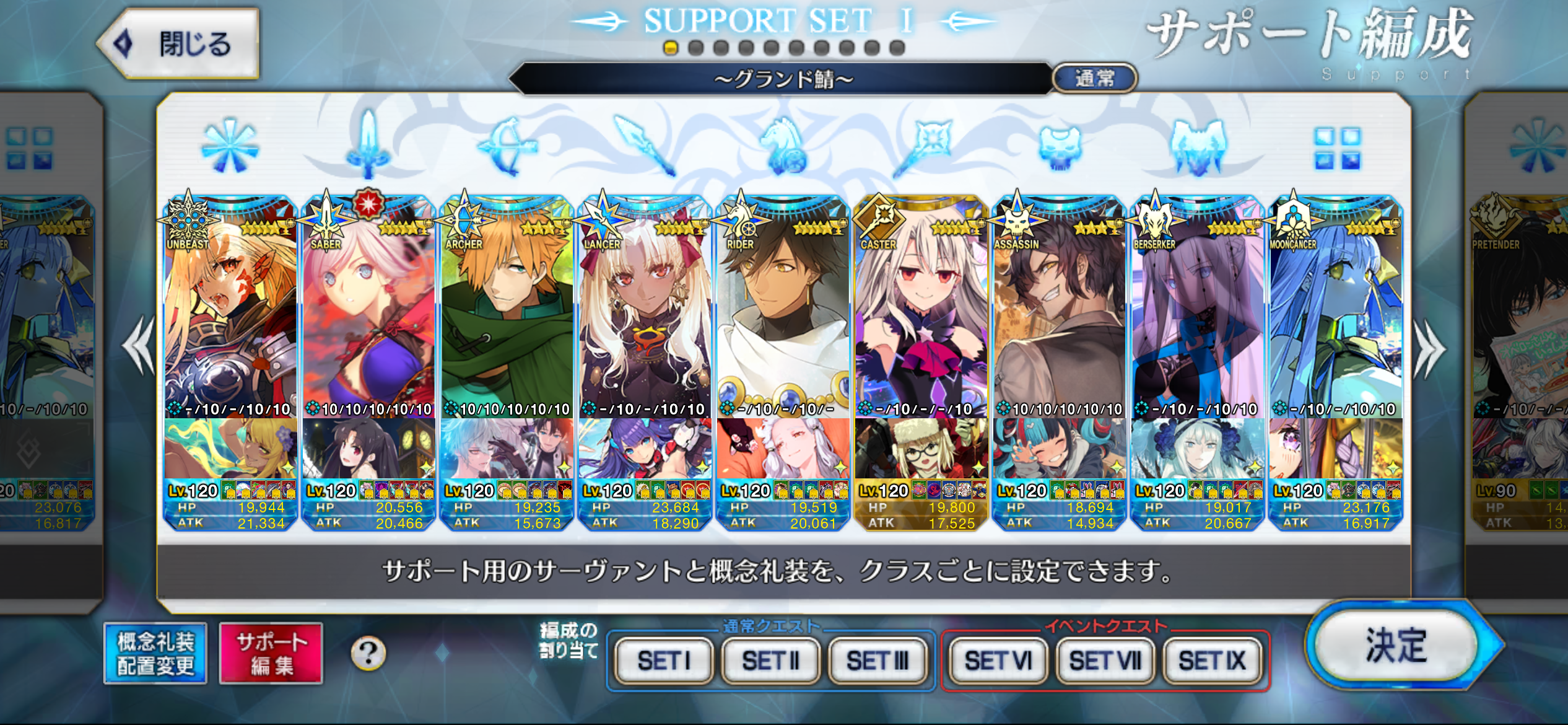
Task: Close the support setup screen with 閉じる
Action: (180, 45)
